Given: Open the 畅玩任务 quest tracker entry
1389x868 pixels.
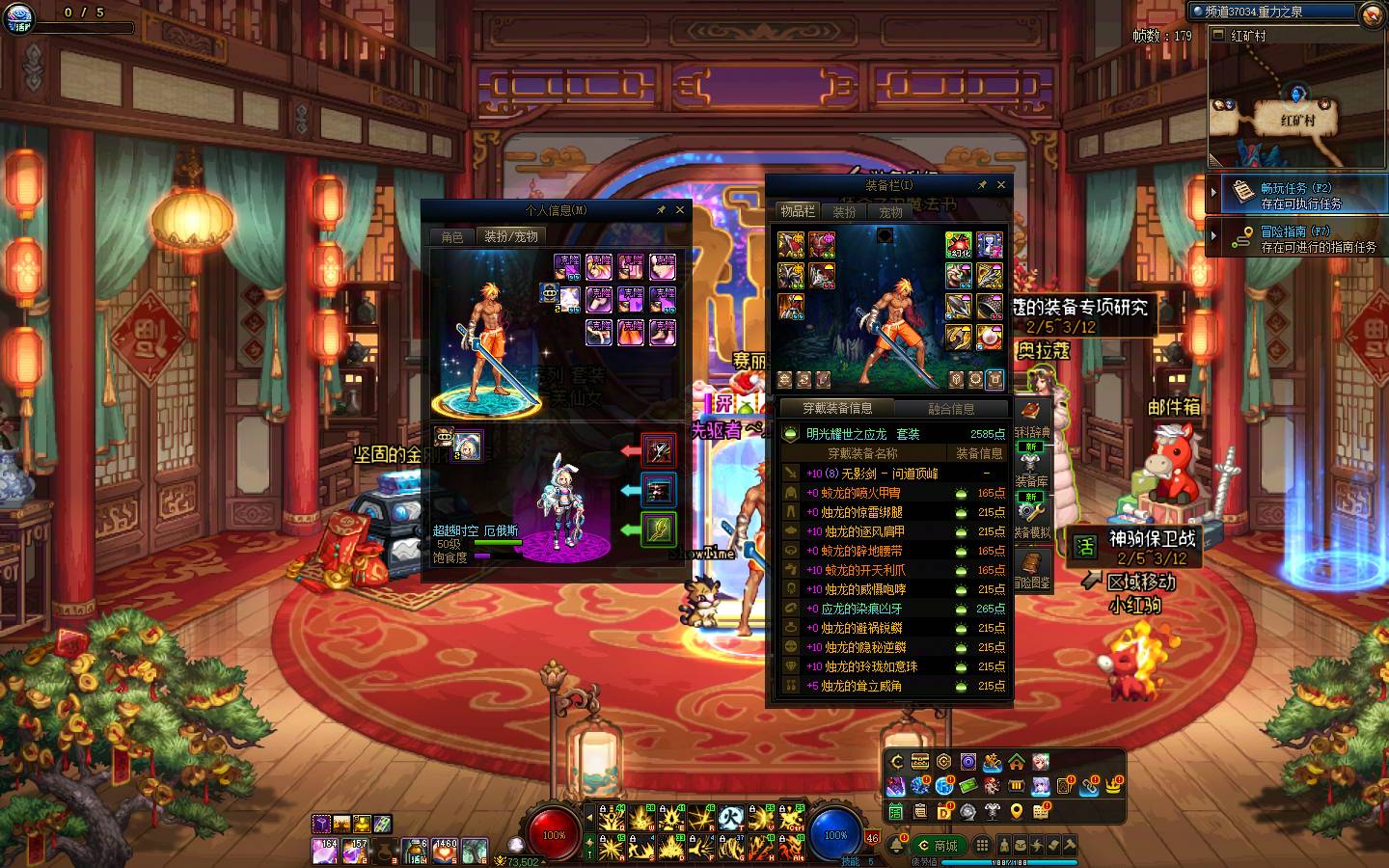Looking at the screenshot, I should [x=1297, y=195].
